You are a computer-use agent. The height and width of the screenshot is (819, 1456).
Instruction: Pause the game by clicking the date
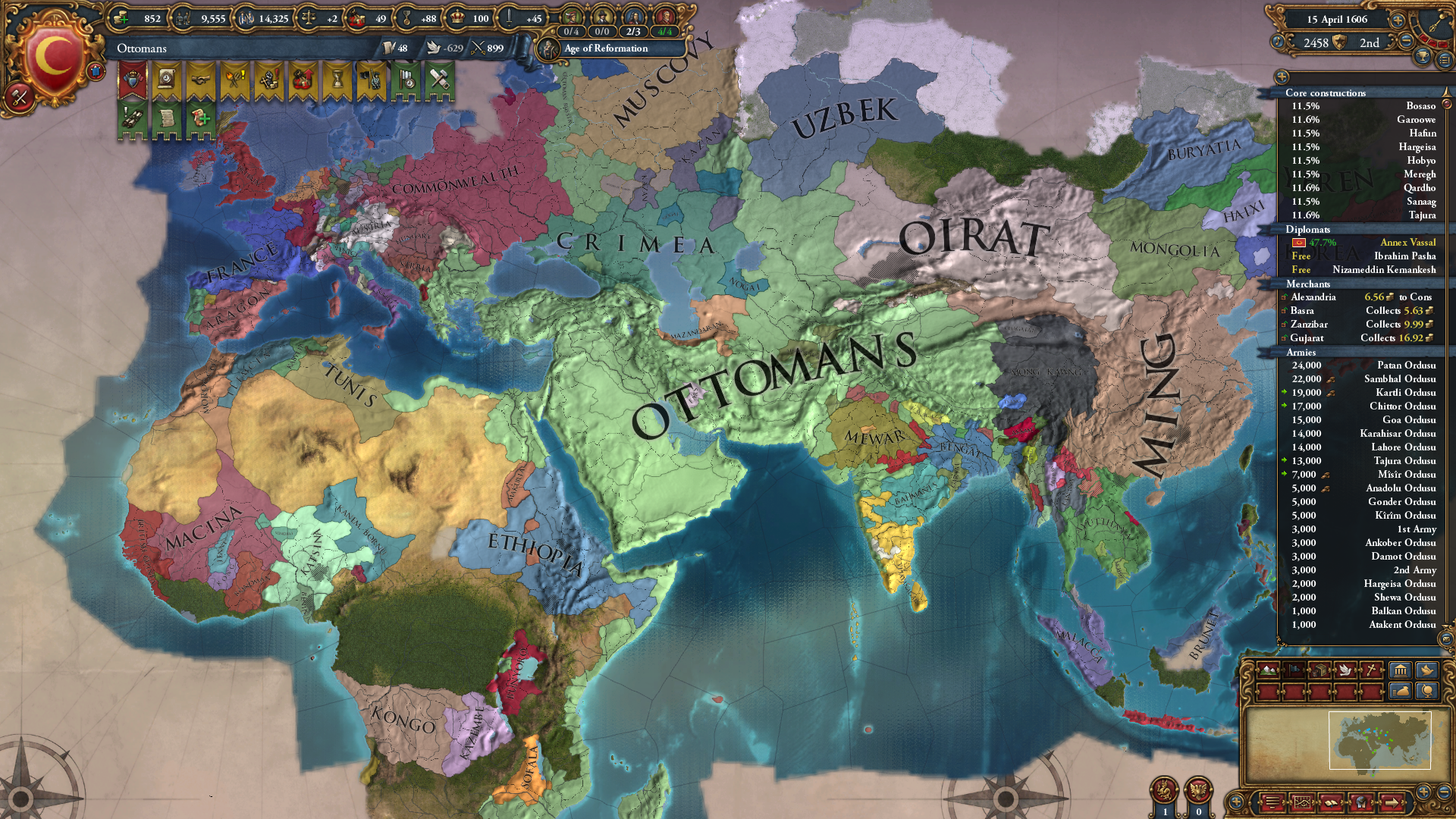pos(1338,20)
